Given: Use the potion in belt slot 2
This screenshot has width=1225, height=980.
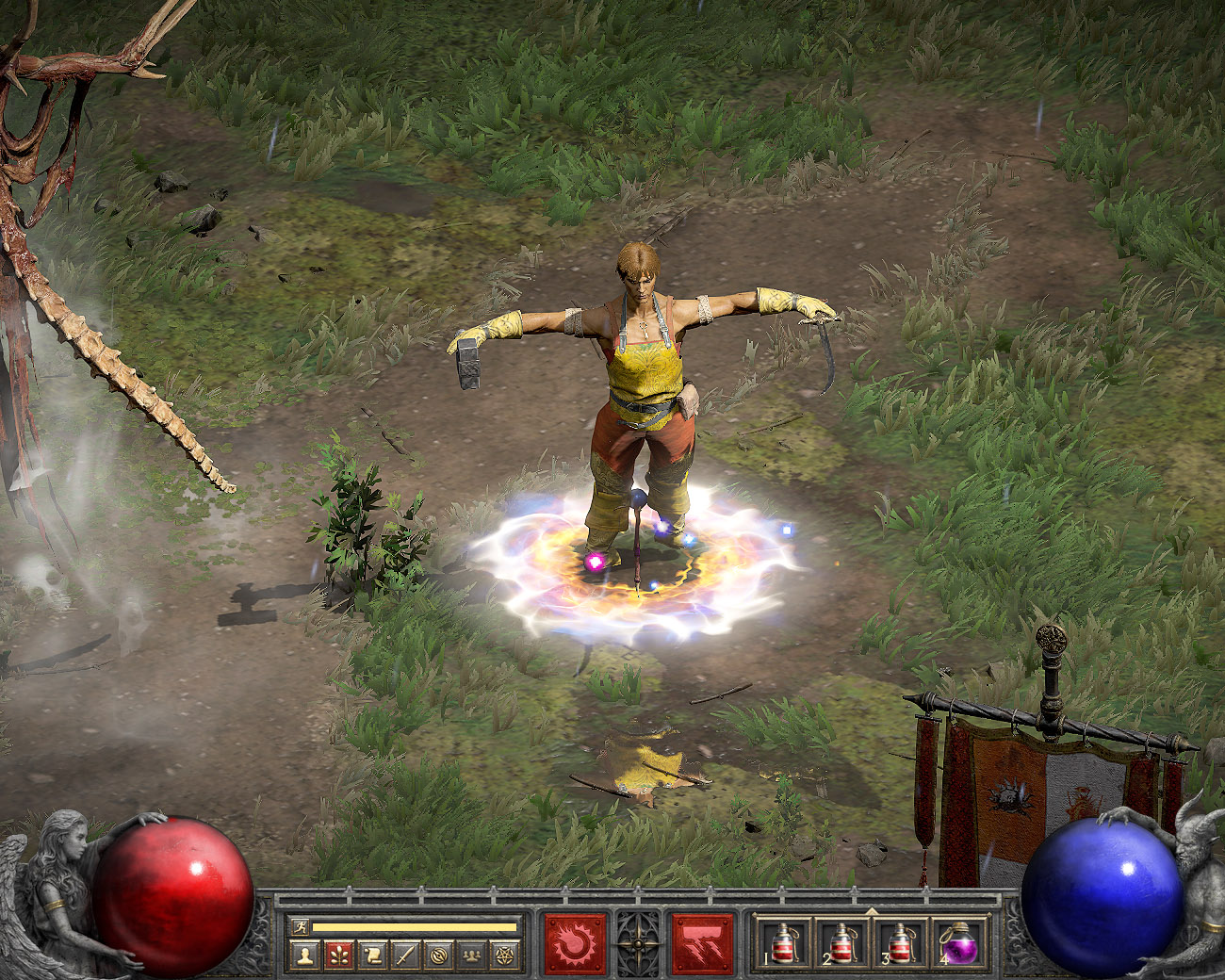Looking at the screenshot, I should click(841, 943).
